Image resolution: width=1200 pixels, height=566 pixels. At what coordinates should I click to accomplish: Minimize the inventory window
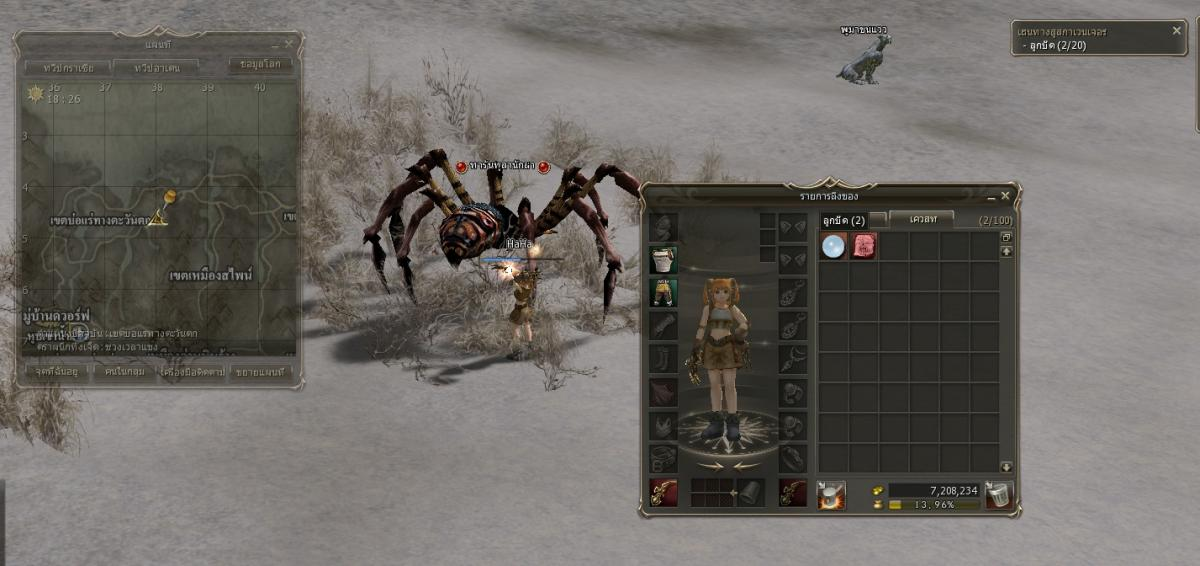[991, 196]
